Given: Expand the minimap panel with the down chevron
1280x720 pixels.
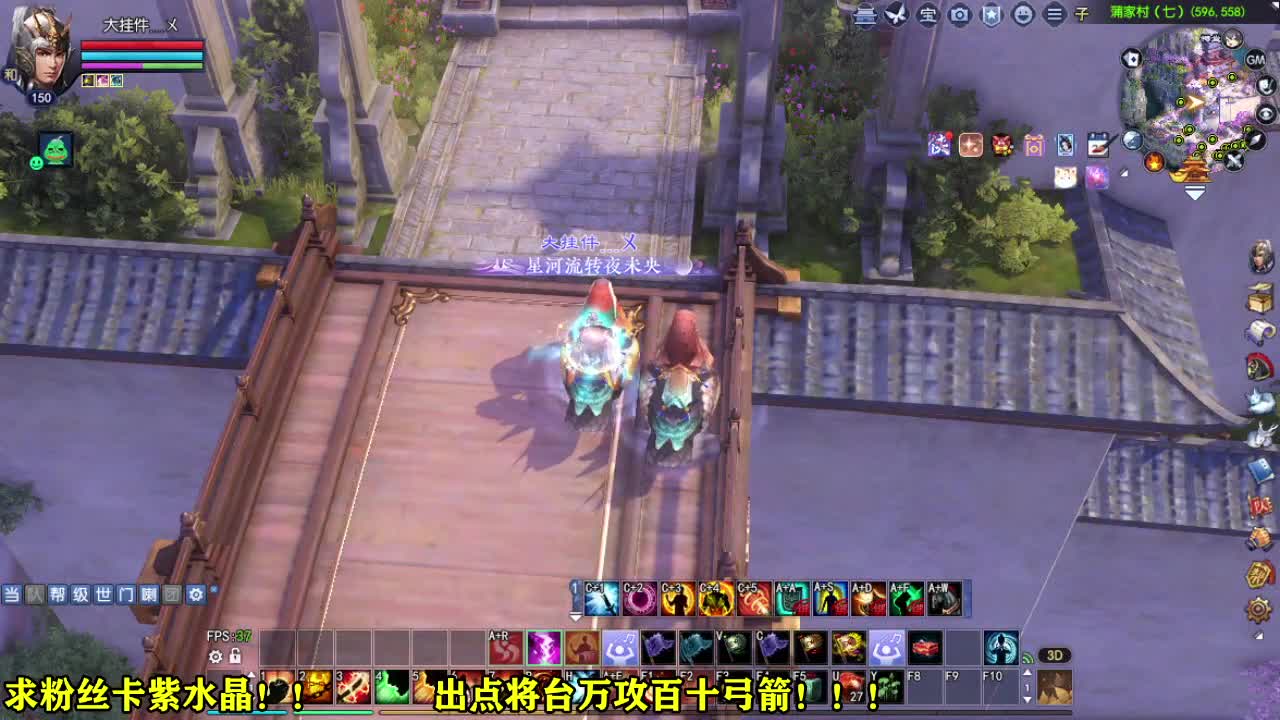Looking at the screenshot, I should point(1193,192).
